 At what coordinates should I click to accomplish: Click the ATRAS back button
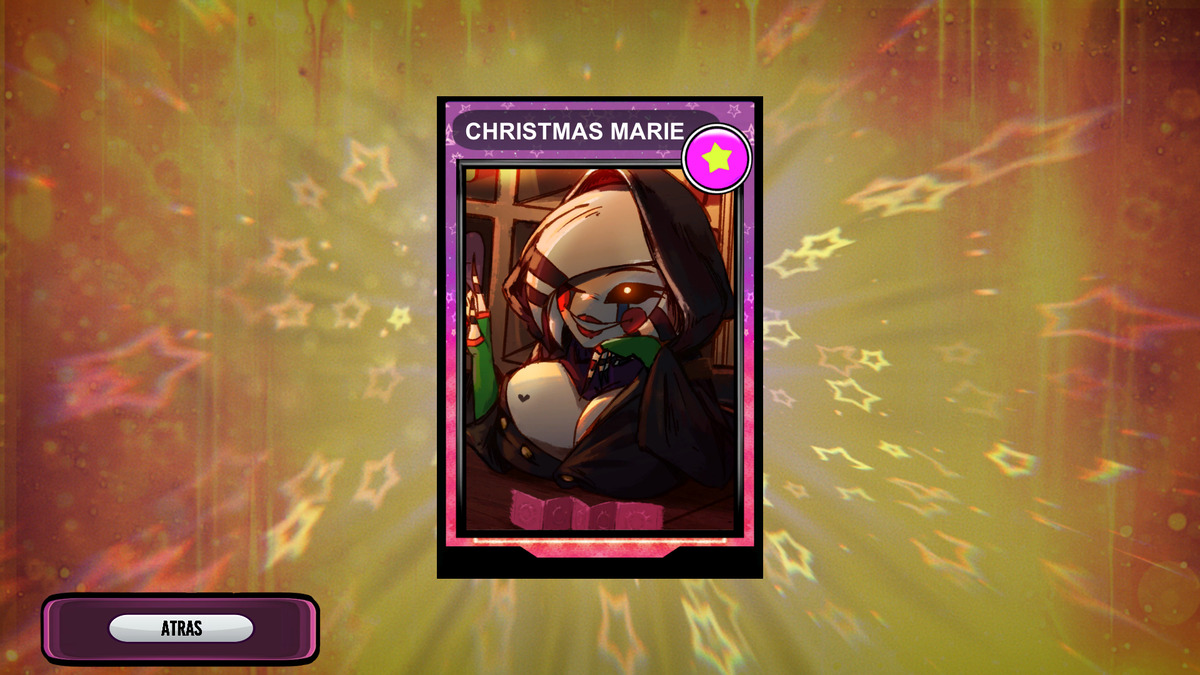tap(181, 629)
